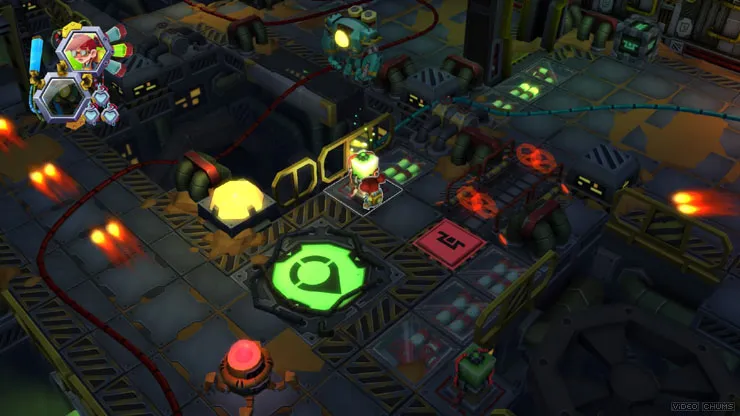Viewport: 740px width, 416px height.
Task: Switch to the robot companion portrait
Action: tap(62, 97)
